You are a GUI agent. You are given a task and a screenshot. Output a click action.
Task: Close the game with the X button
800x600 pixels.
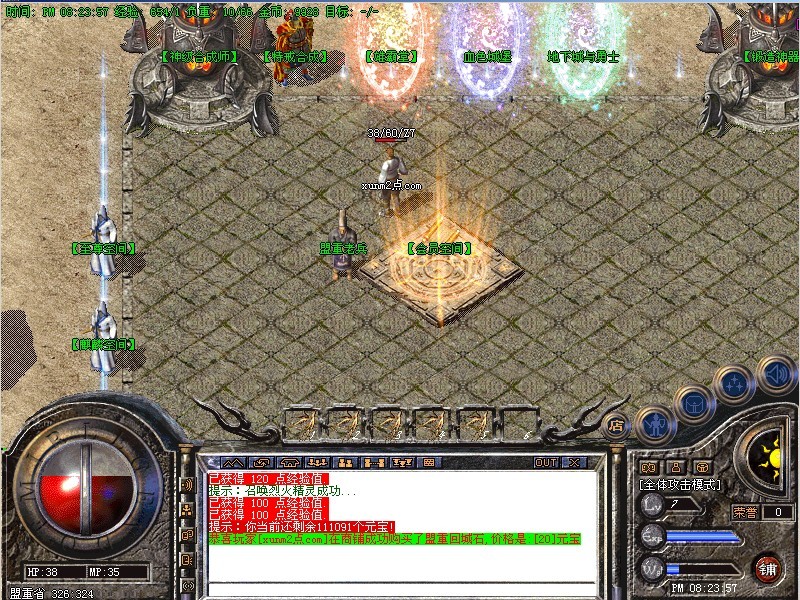click(574, 463)
